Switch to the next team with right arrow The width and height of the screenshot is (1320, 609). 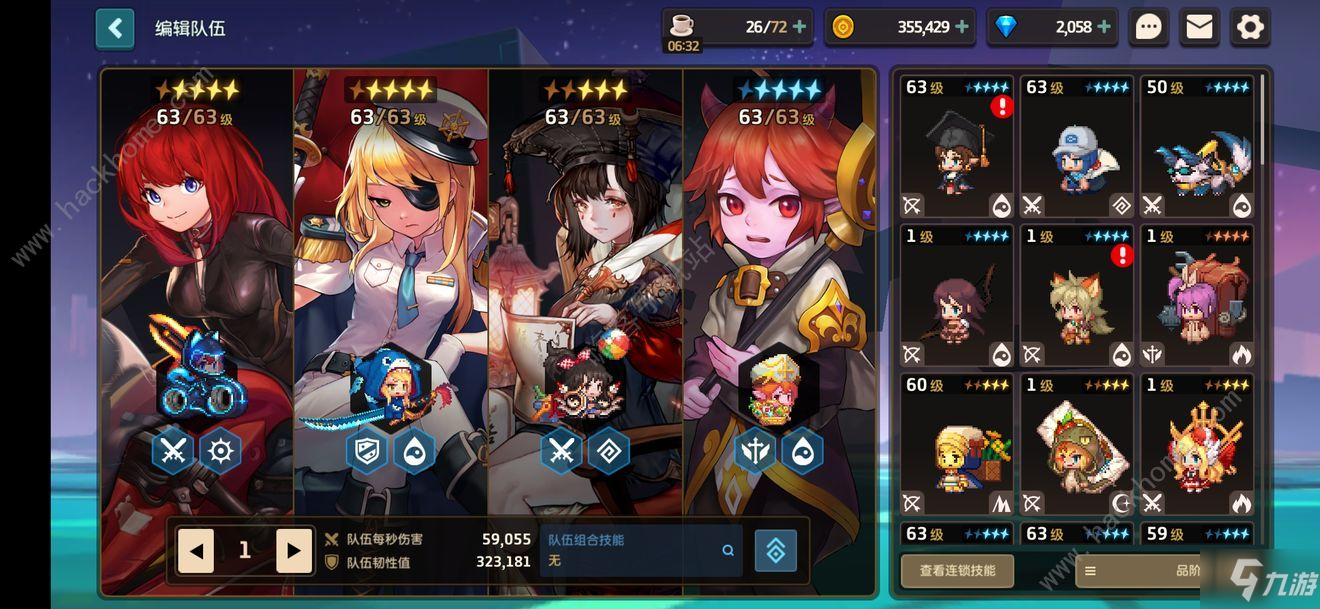293,550
